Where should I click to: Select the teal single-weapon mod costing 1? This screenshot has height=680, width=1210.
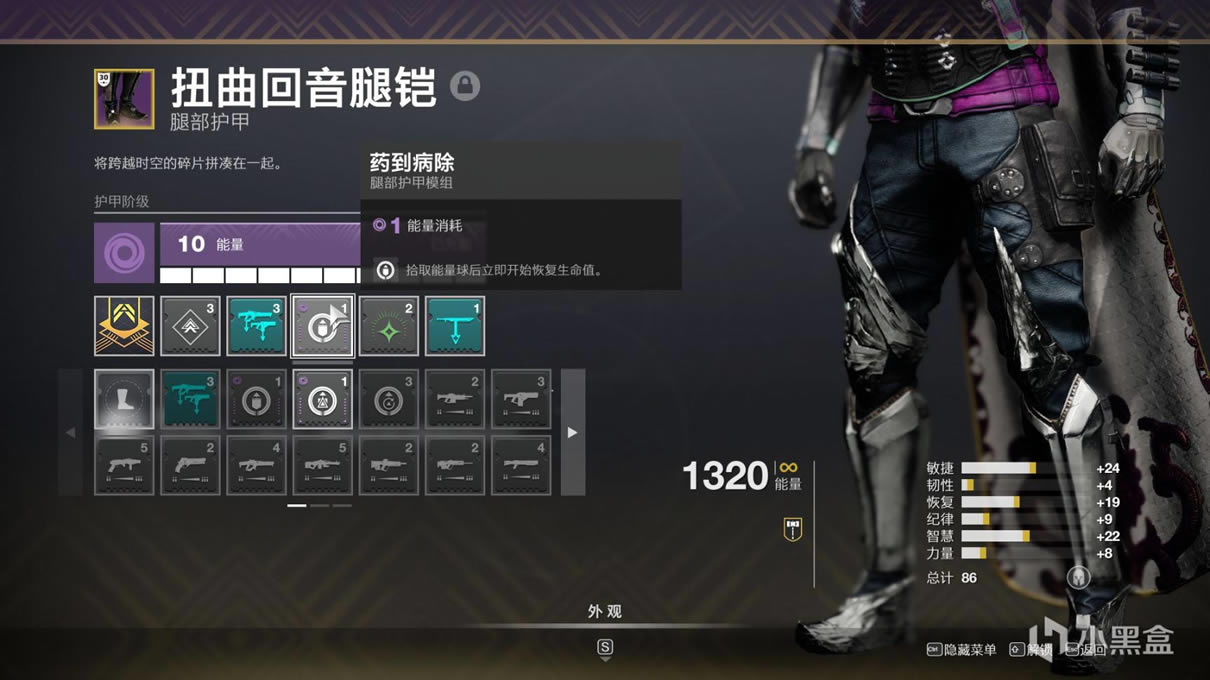click(454, 325)
